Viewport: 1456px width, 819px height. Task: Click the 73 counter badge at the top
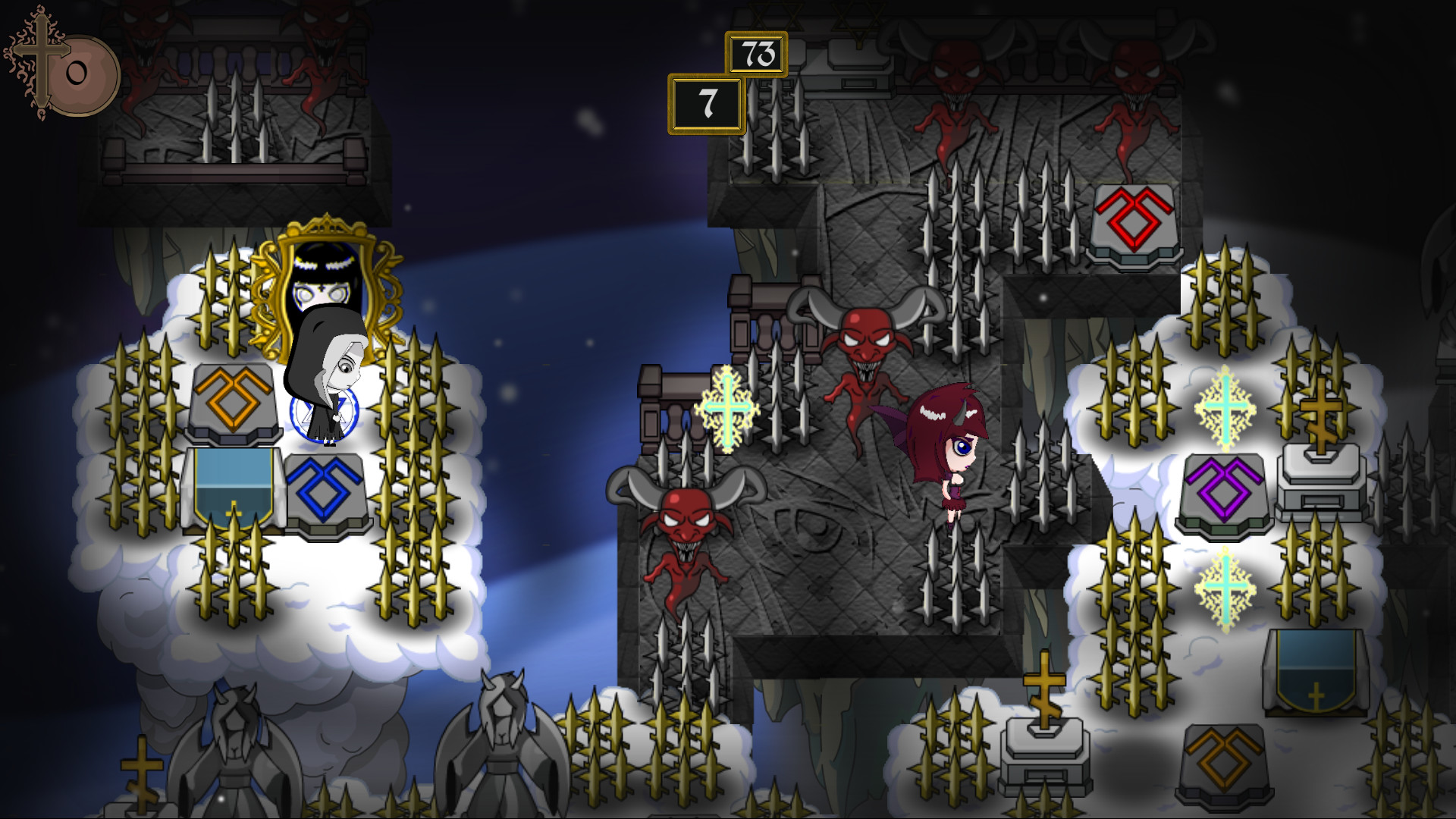(758, 53)
